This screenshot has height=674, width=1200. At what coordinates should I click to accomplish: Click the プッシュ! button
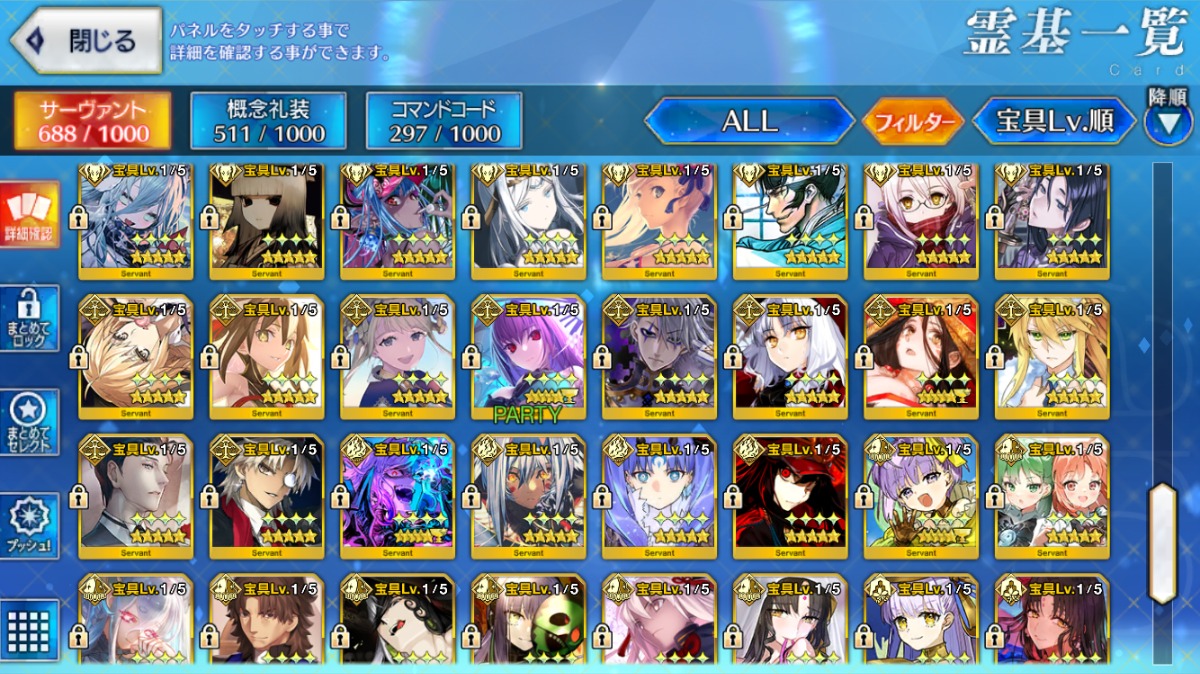(x=29, y=526)
